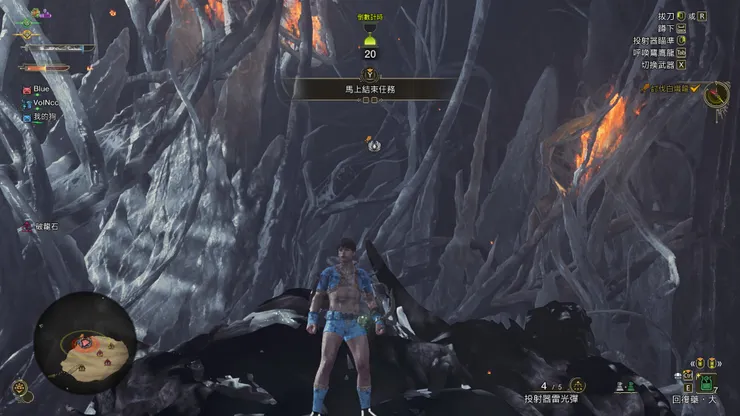The height and width of the screenshot is (416, 740).
Task: Select party member Blue in the list
Action: coord(40,89)
